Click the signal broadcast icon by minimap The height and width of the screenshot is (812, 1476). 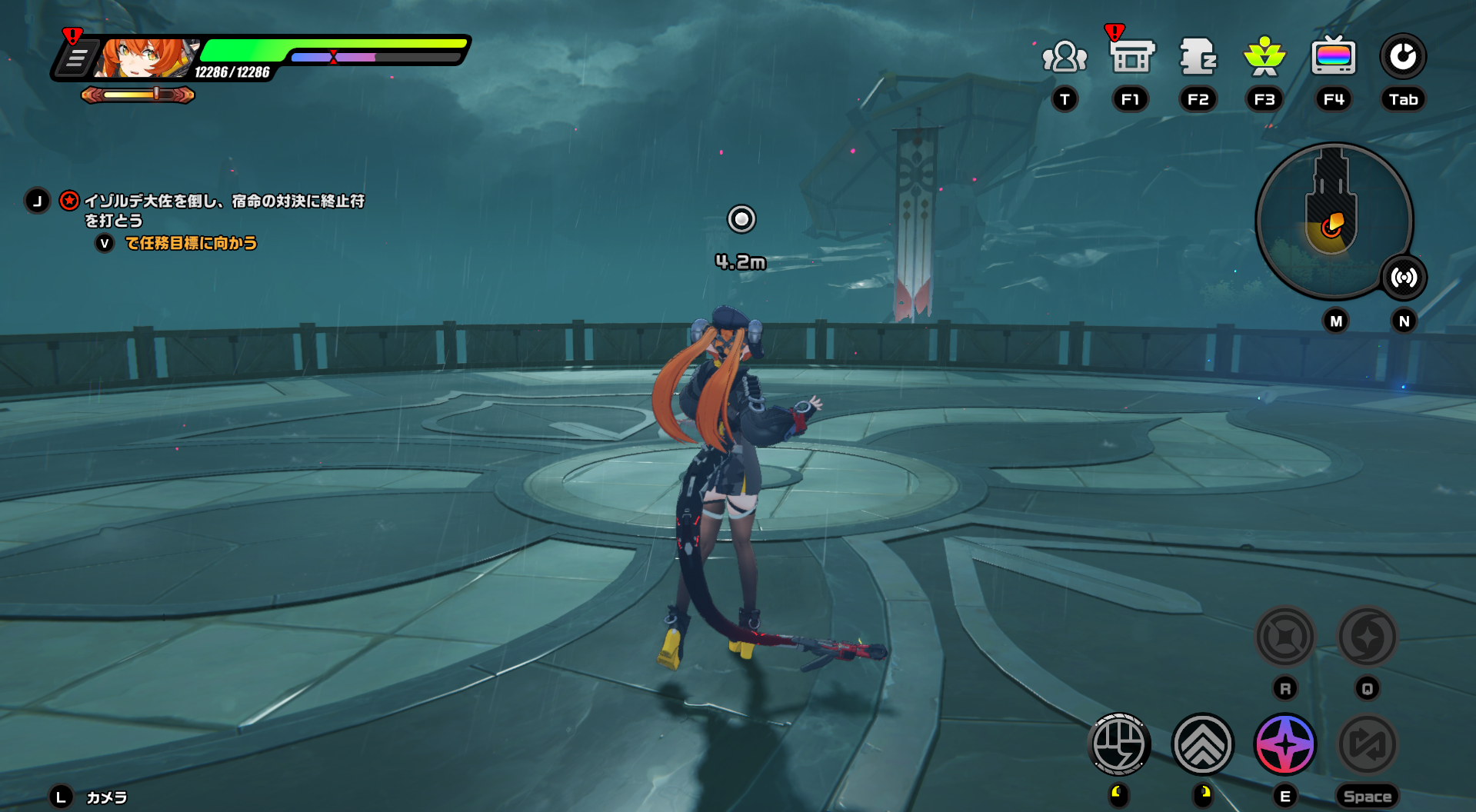click(1404, 278)
